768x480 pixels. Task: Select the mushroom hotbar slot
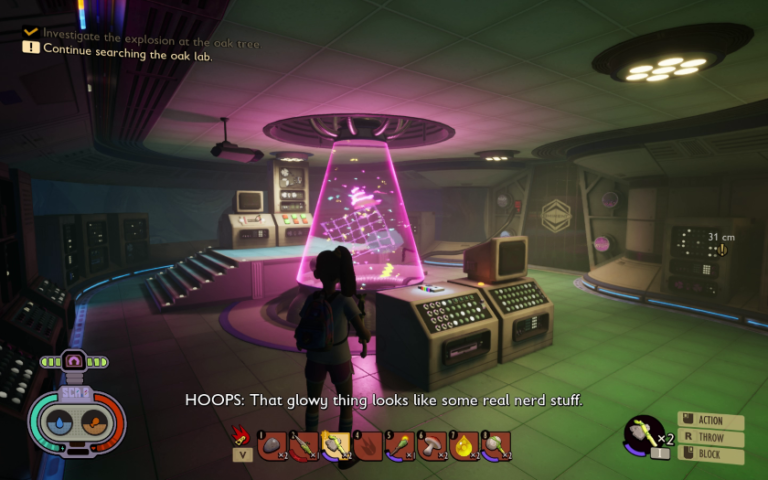[x=432, y=445]
